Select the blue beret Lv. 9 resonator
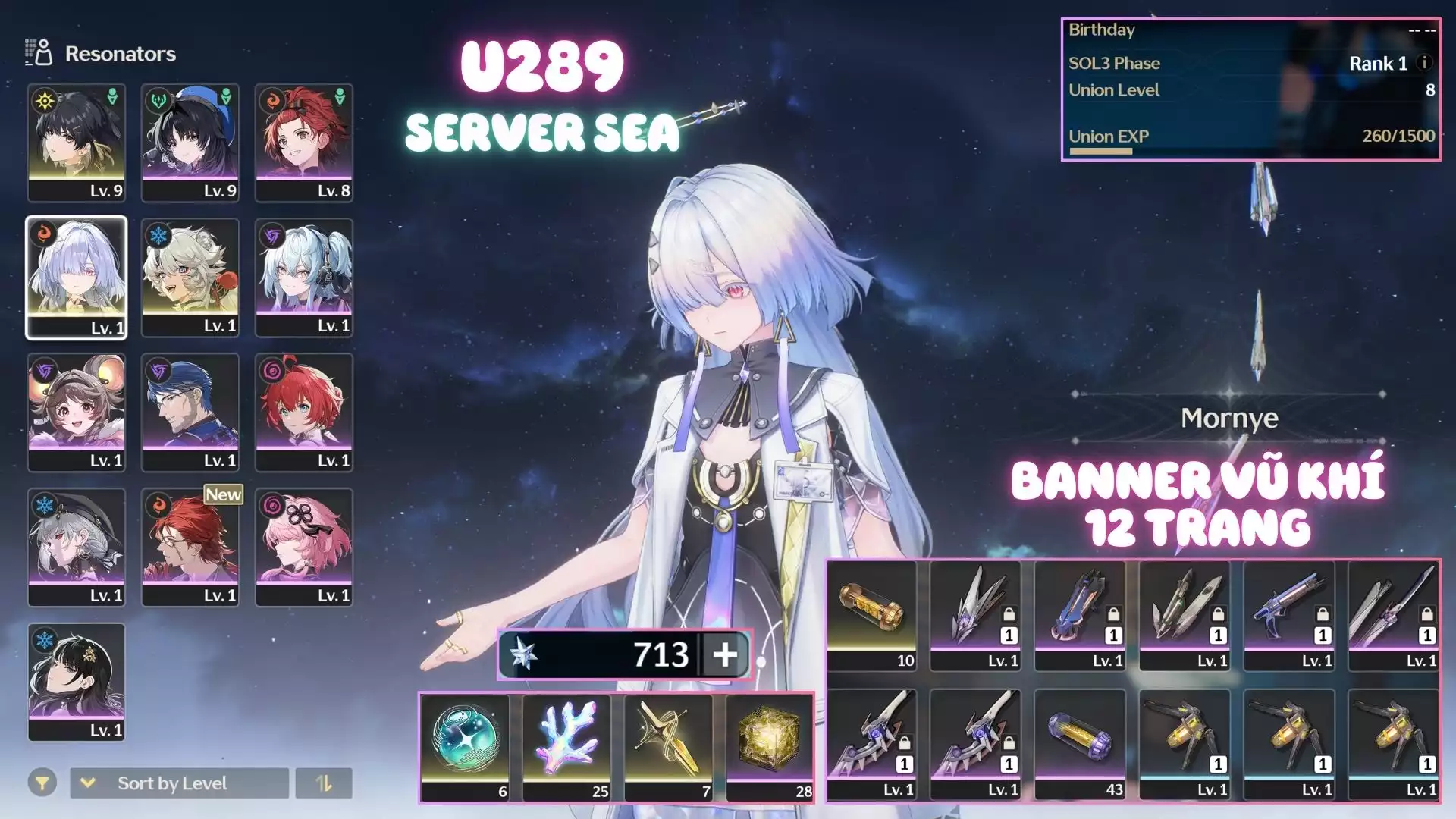The height and width of the screenshot is (819, 1456). [x=190, y=143]
